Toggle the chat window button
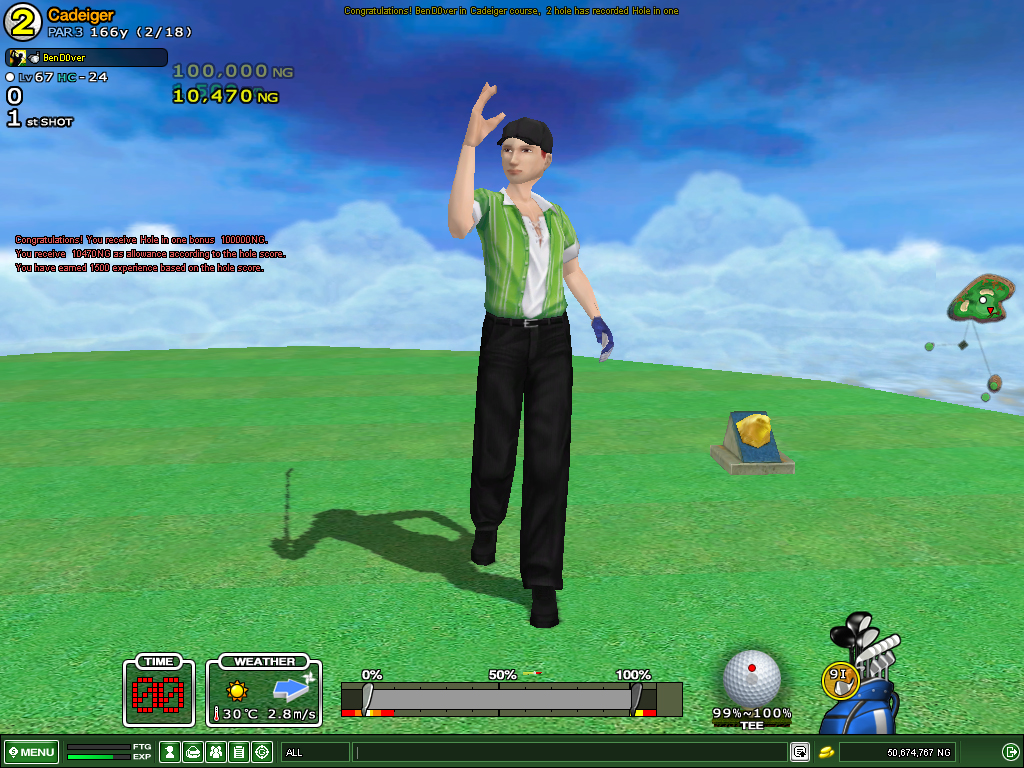This screenshot has width=1024, height=768. (x=800, y=752)
